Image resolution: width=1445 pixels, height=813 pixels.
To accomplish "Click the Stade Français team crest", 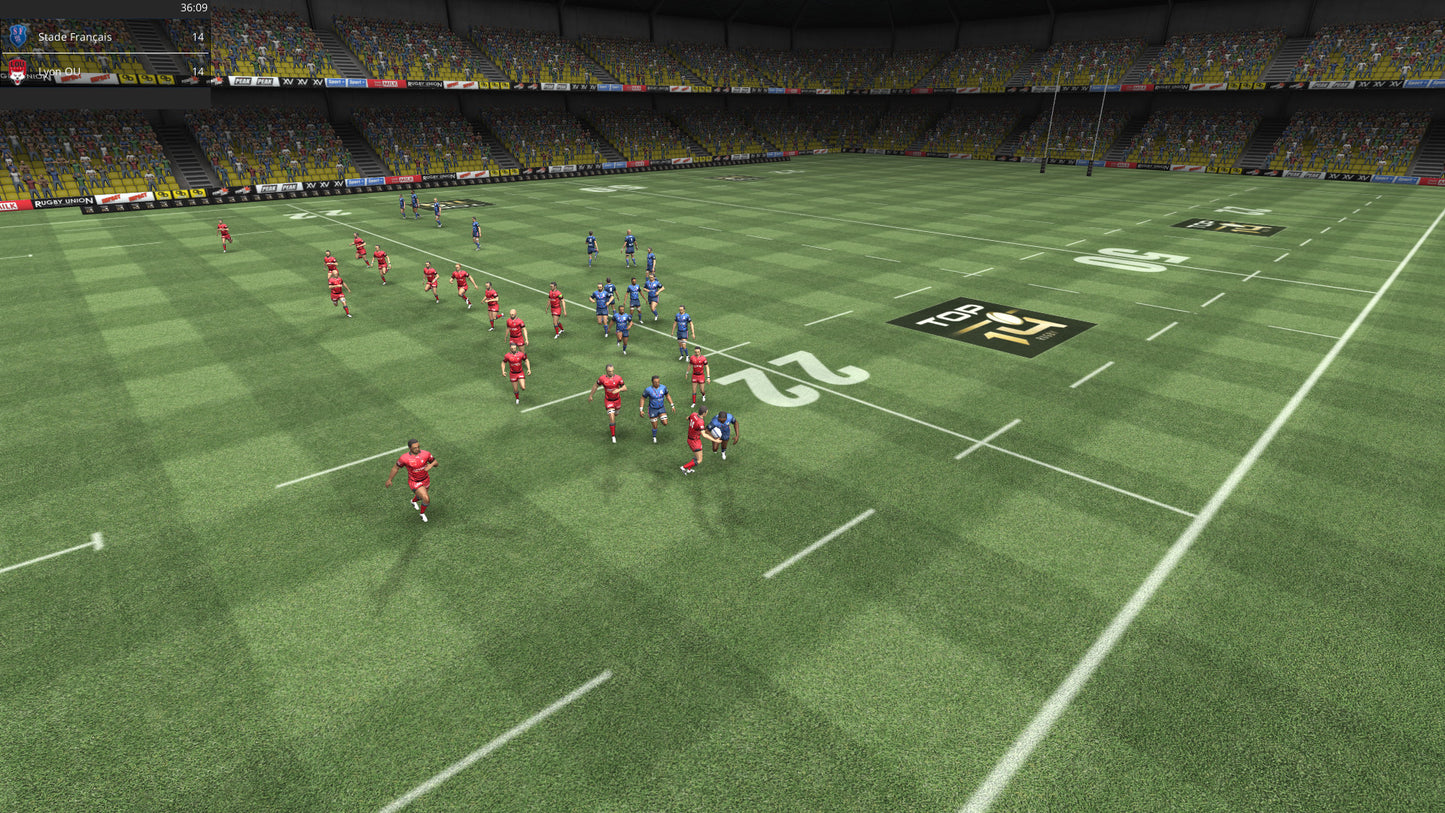I will point(19,33).
